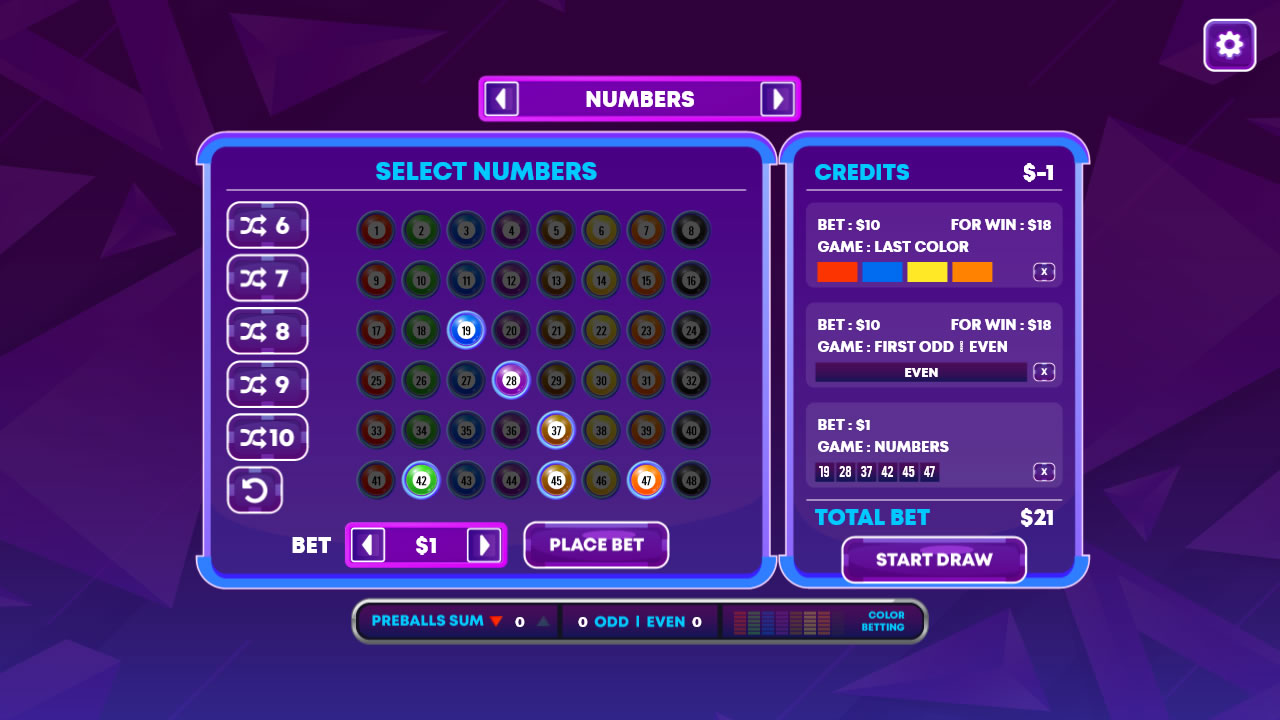Reset number selection with the undo icon
This screenshot has width=1280, height=720.
point(254,490)
